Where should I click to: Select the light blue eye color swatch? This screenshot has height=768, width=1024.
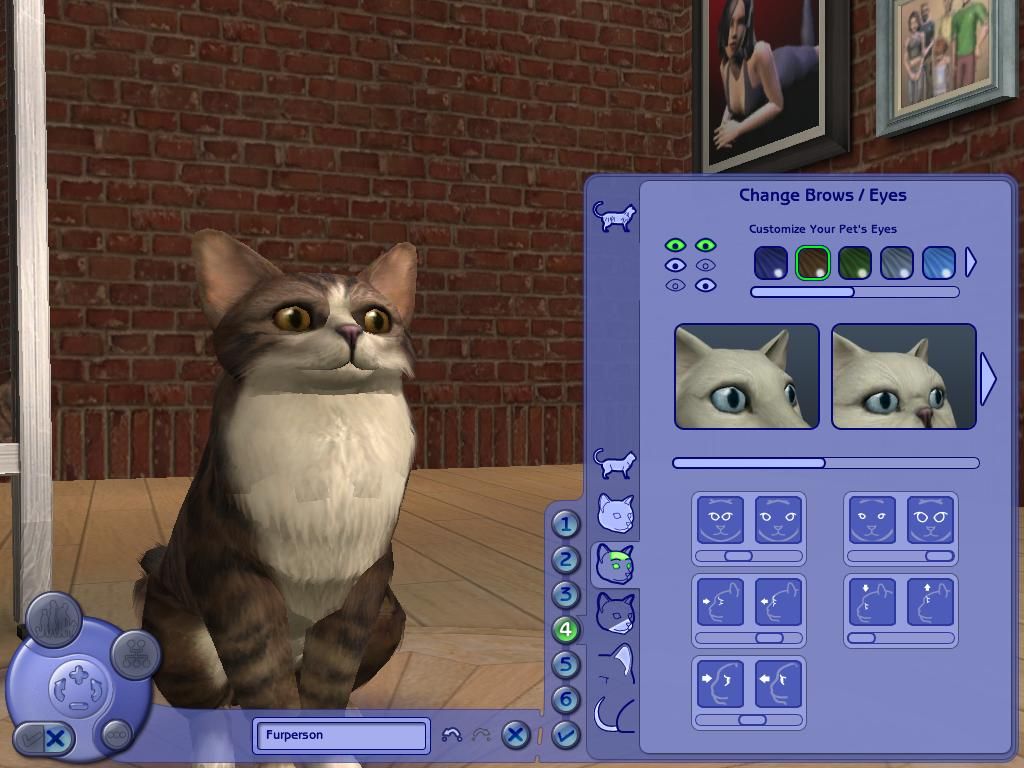(x=939, y=263)
